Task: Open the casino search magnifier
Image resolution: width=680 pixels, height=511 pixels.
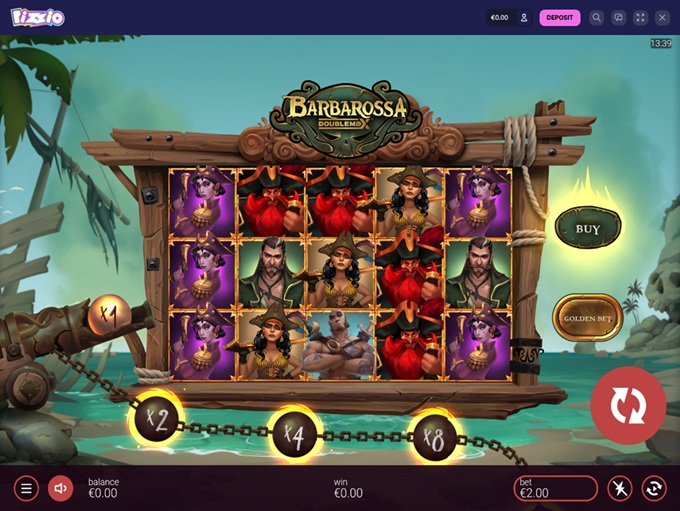Action: pos(596,17)
